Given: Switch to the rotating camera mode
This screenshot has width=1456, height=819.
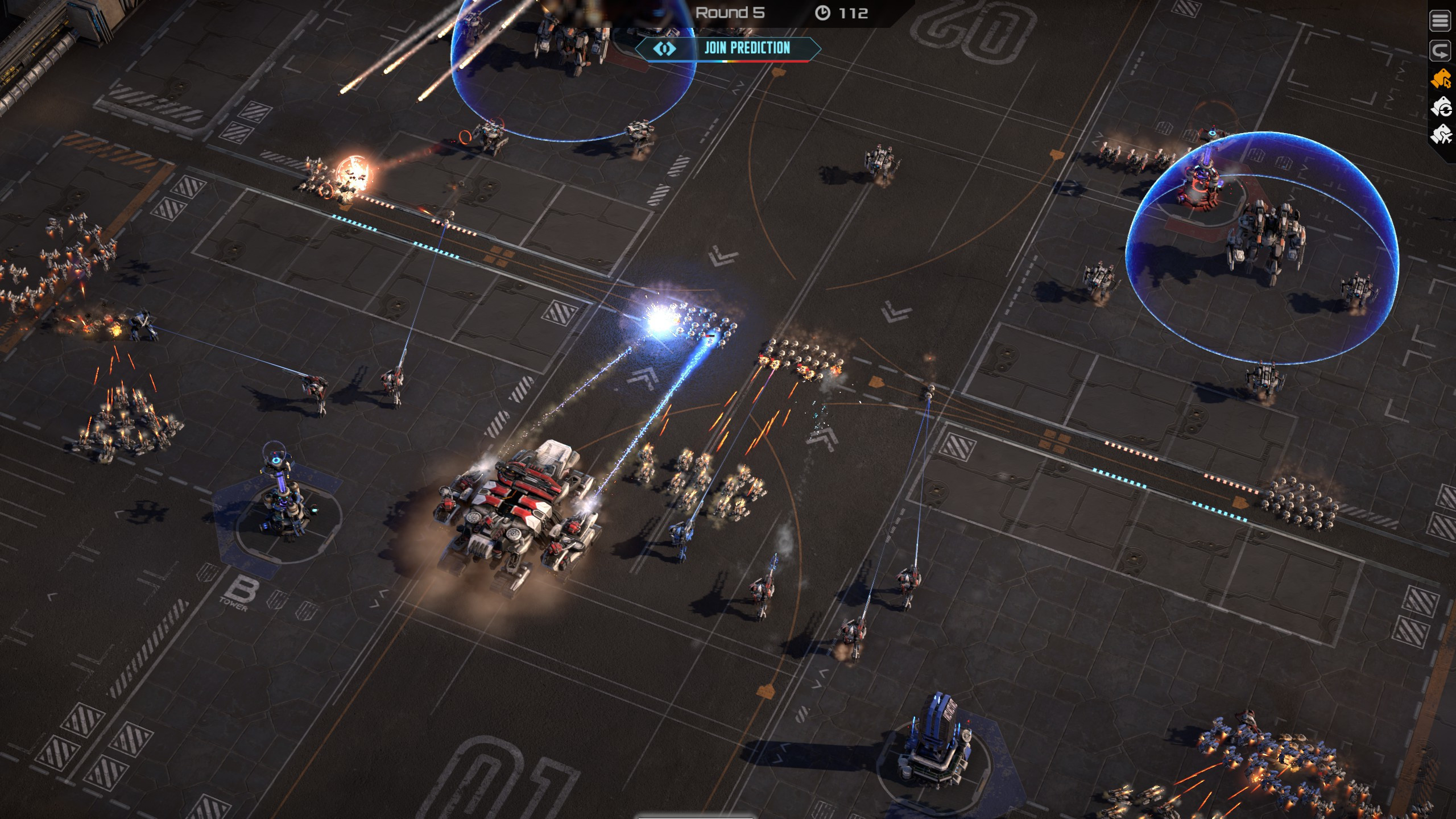Looking at the screenshot, I should click(1441, 107).
